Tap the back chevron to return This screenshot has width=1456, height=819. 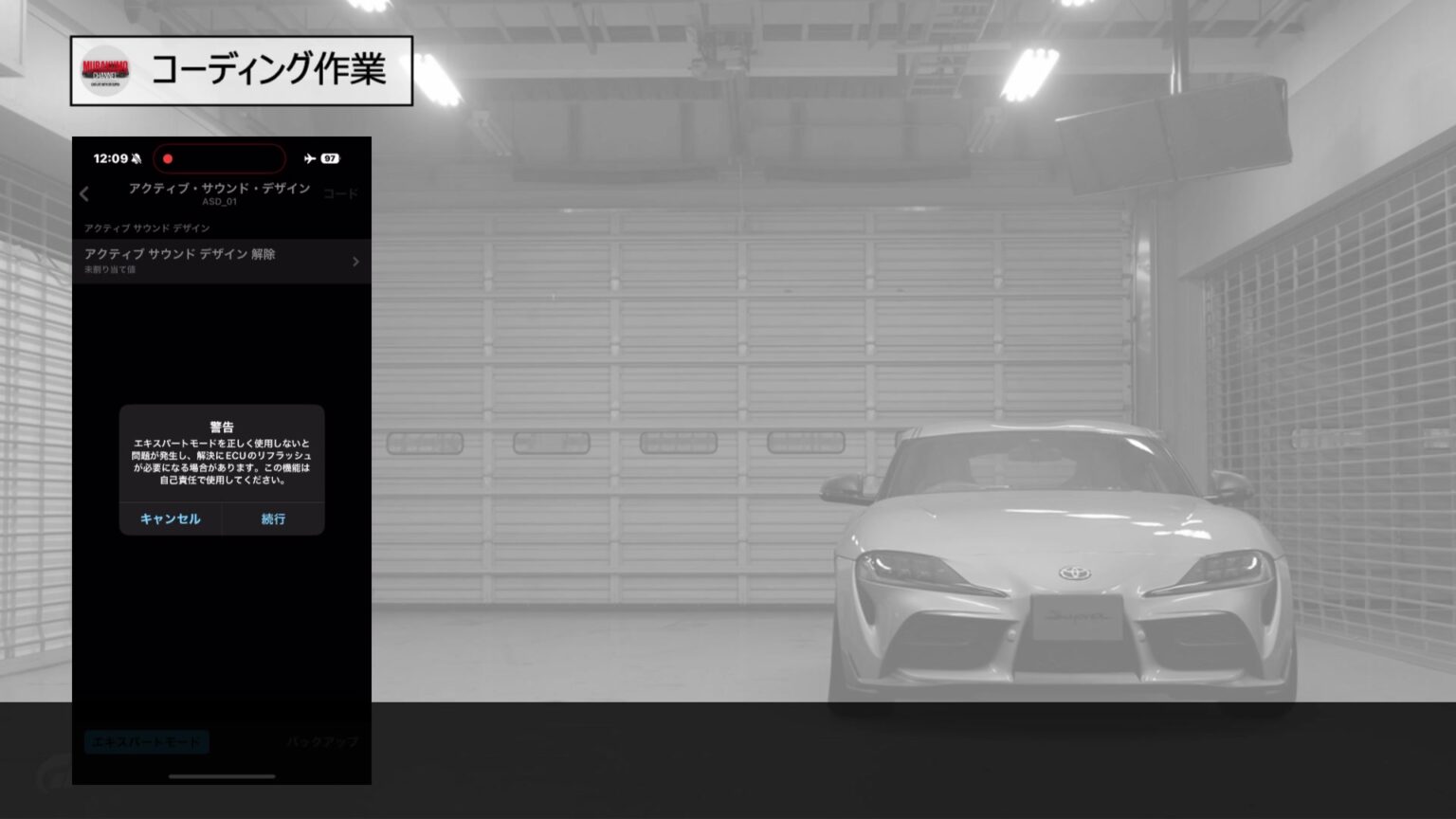click(x=86, y=194)
